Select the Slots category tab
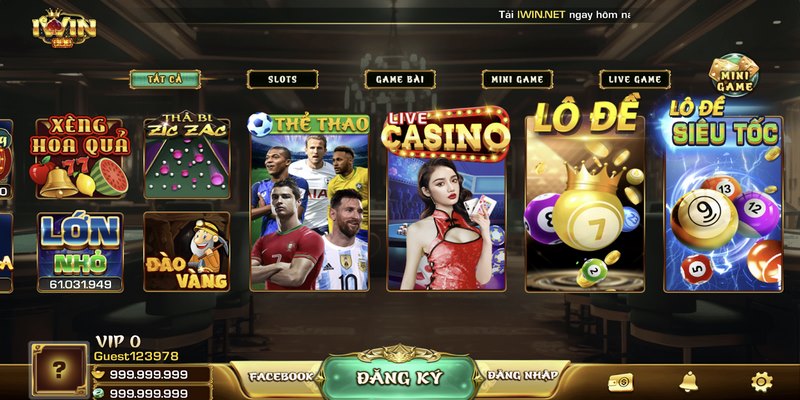The width and height of the screenshot is (800, 400). [x=282, y=79]
